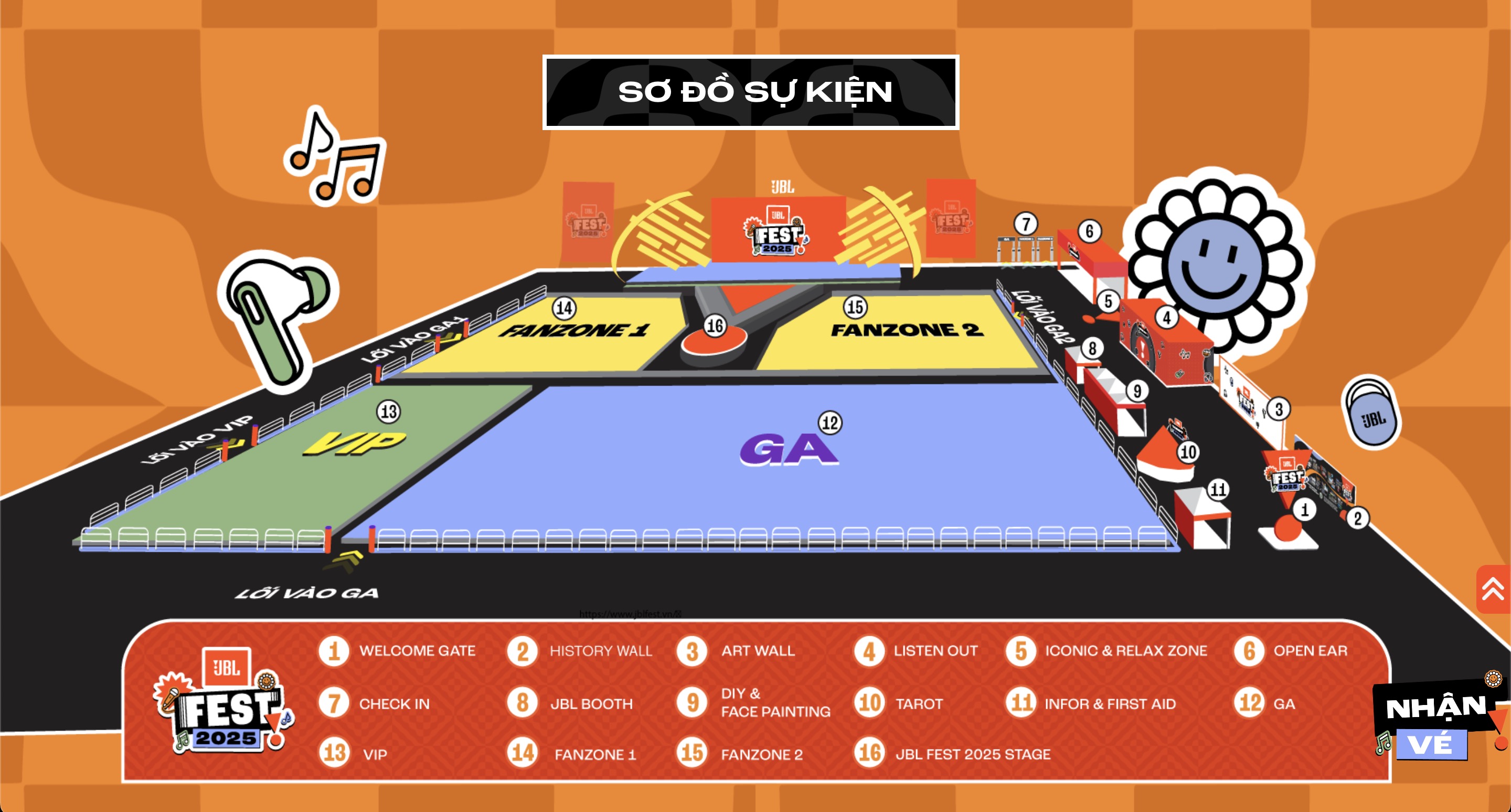Screen dimensions: 1511x812
Task: Select map marker 13 on the VIP zone
Action: click(x=389, y=412)
